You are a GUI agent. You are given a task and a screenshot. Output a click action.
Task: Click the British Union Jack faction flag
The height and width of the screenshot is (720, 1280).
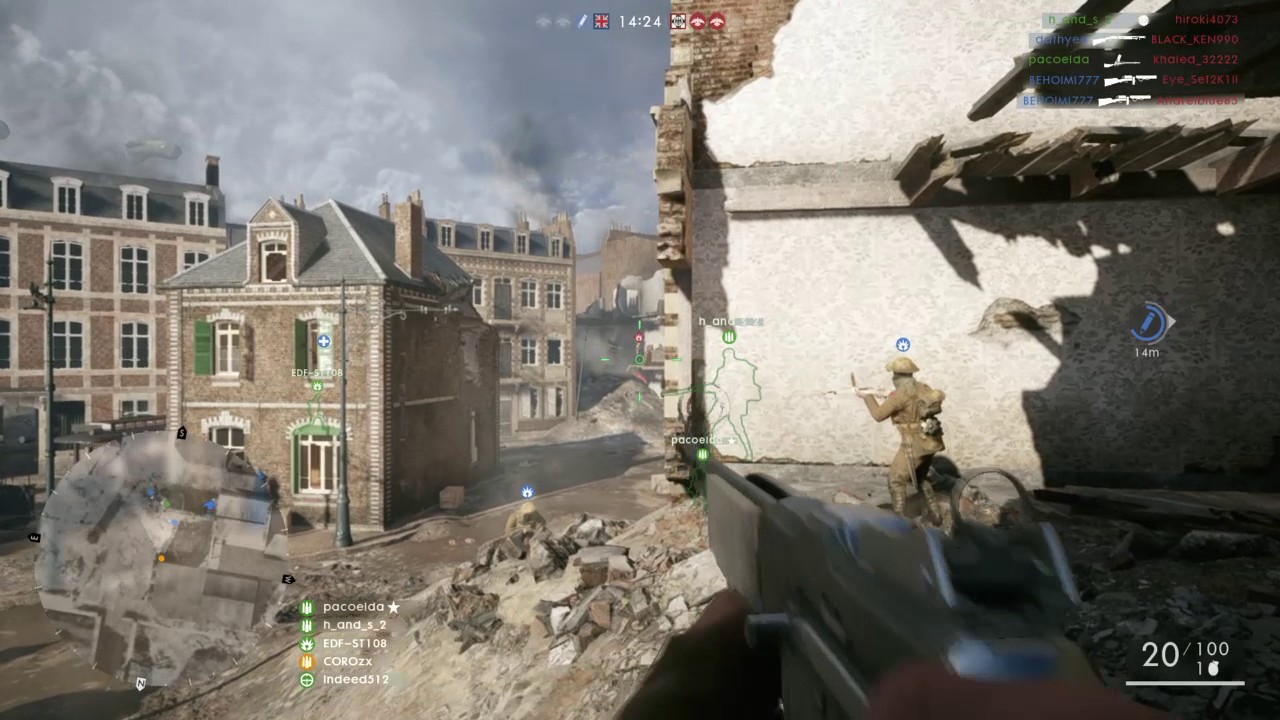click(601, 21)
